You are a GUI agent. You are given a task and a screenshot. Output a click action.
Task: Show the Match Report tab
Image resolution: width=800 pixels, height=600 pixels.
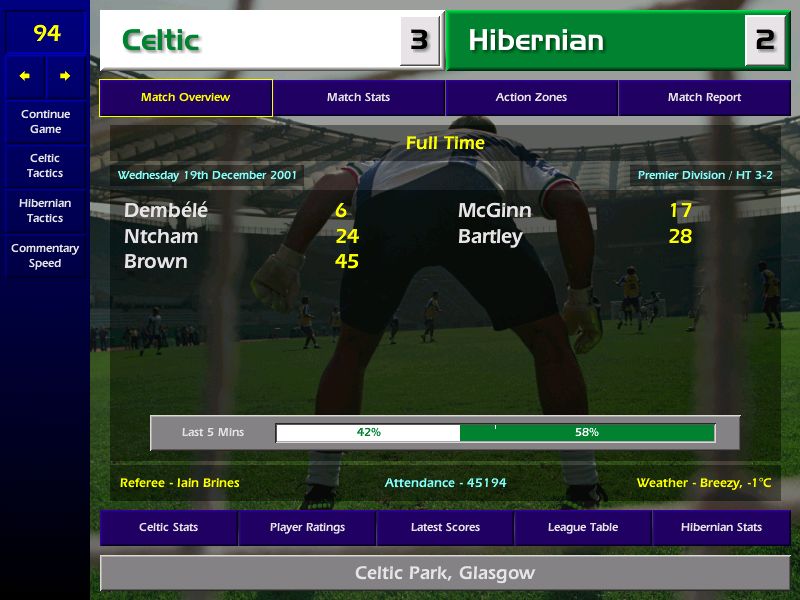pos(704,98)
